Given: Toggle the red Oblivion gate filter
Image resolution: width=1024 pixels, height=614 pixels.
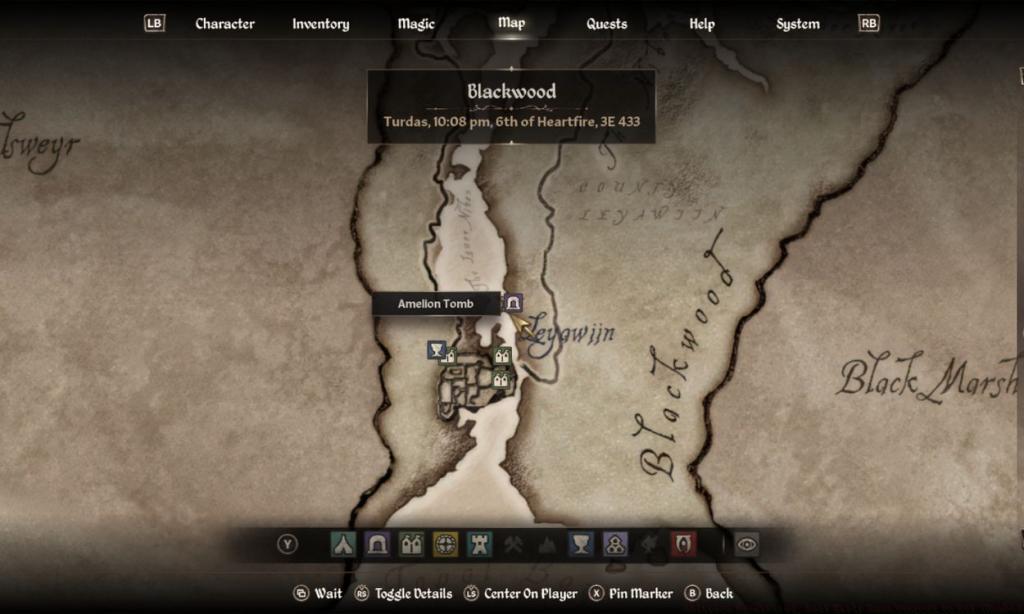Looking at the screenshot, I should (683, 544).
